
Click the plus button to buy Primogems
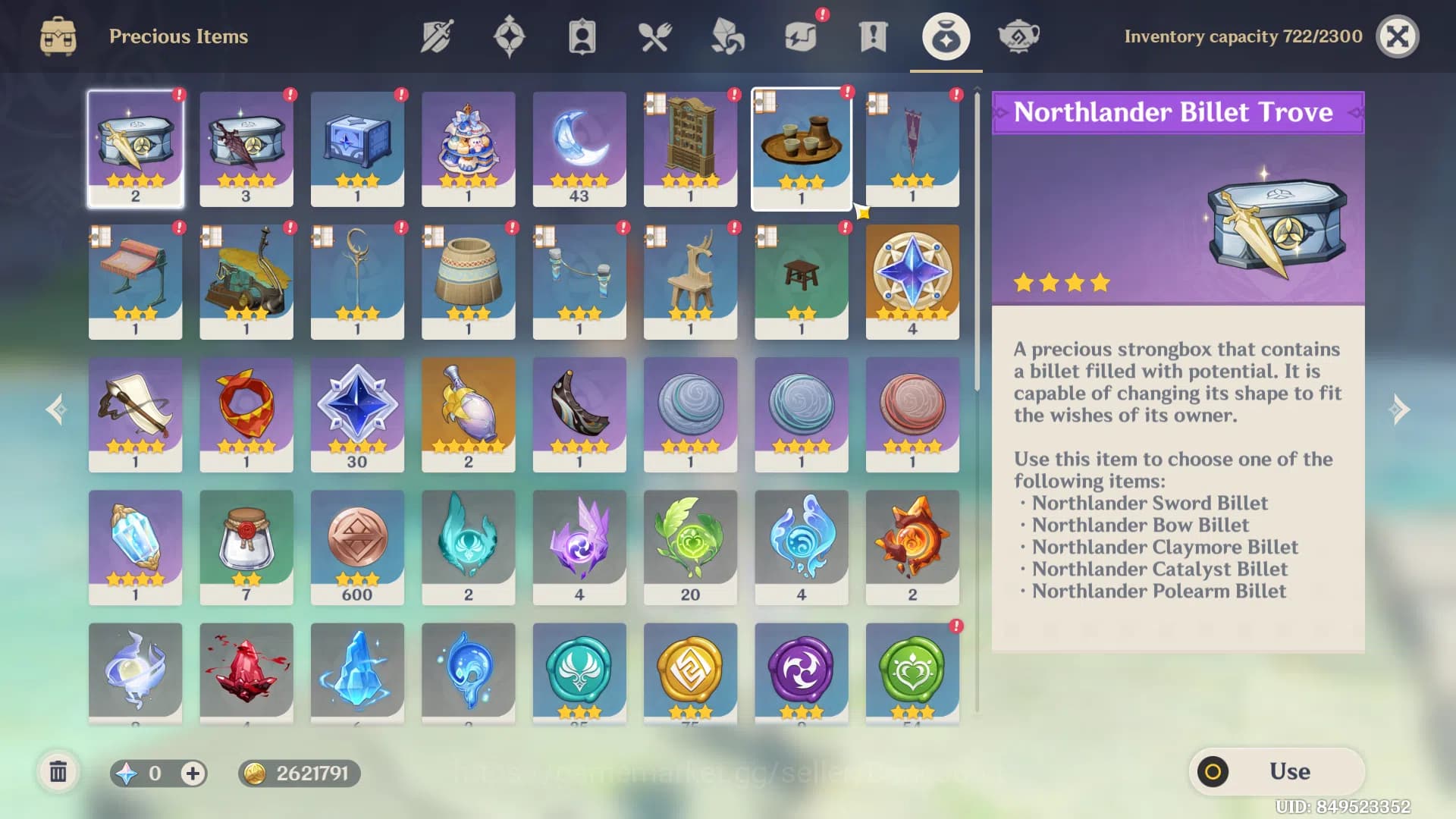point(193,773)
